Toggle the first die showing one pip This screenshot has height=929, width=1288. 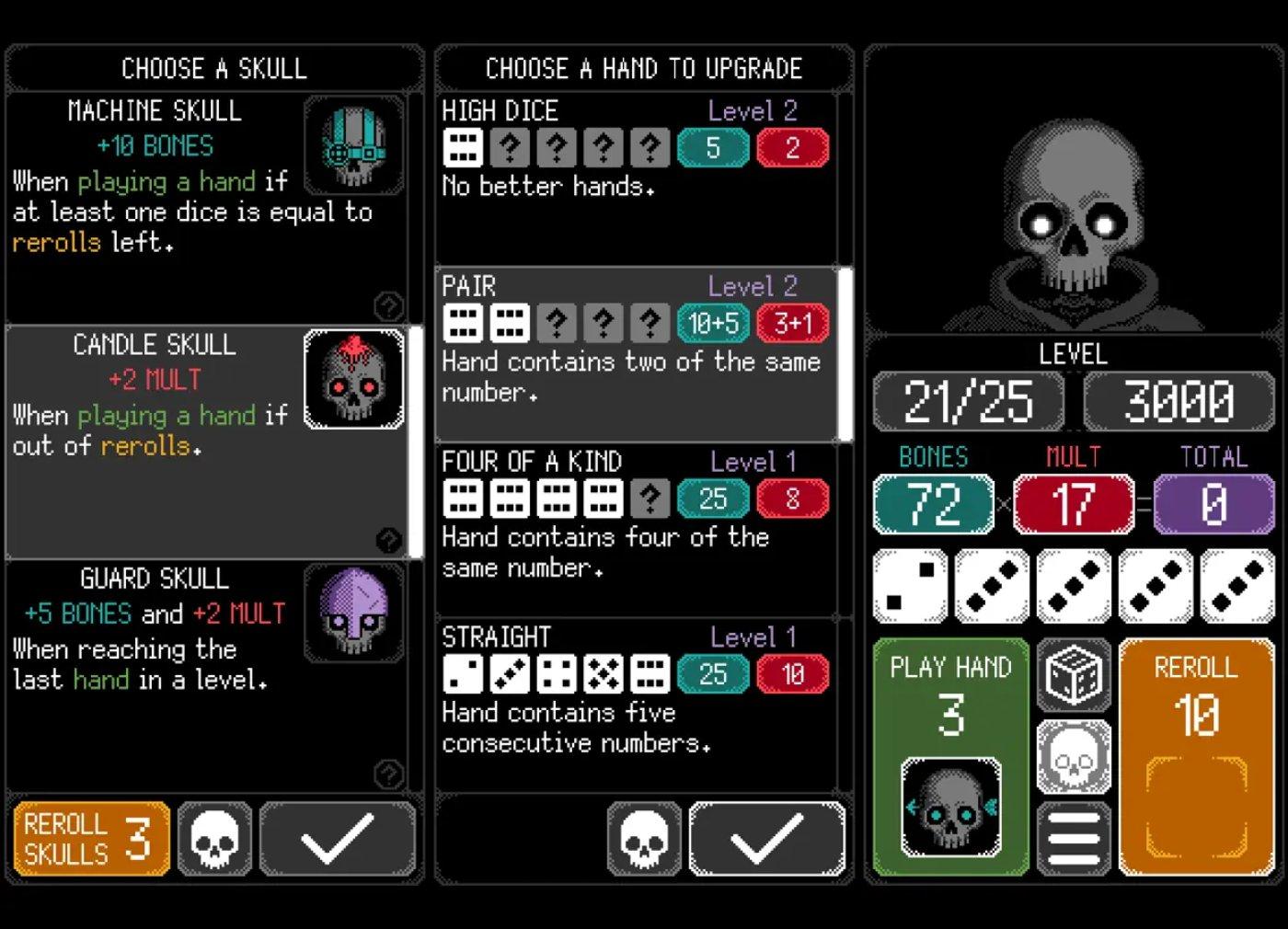point(912,585)
